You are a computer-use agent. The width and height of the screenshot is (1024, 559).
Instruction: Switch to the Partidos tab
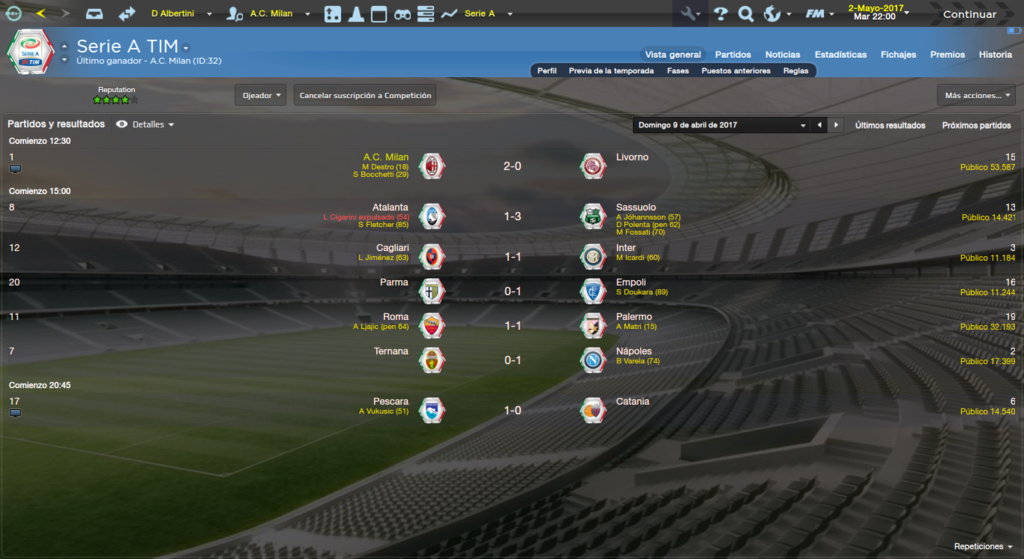point(733,54)
